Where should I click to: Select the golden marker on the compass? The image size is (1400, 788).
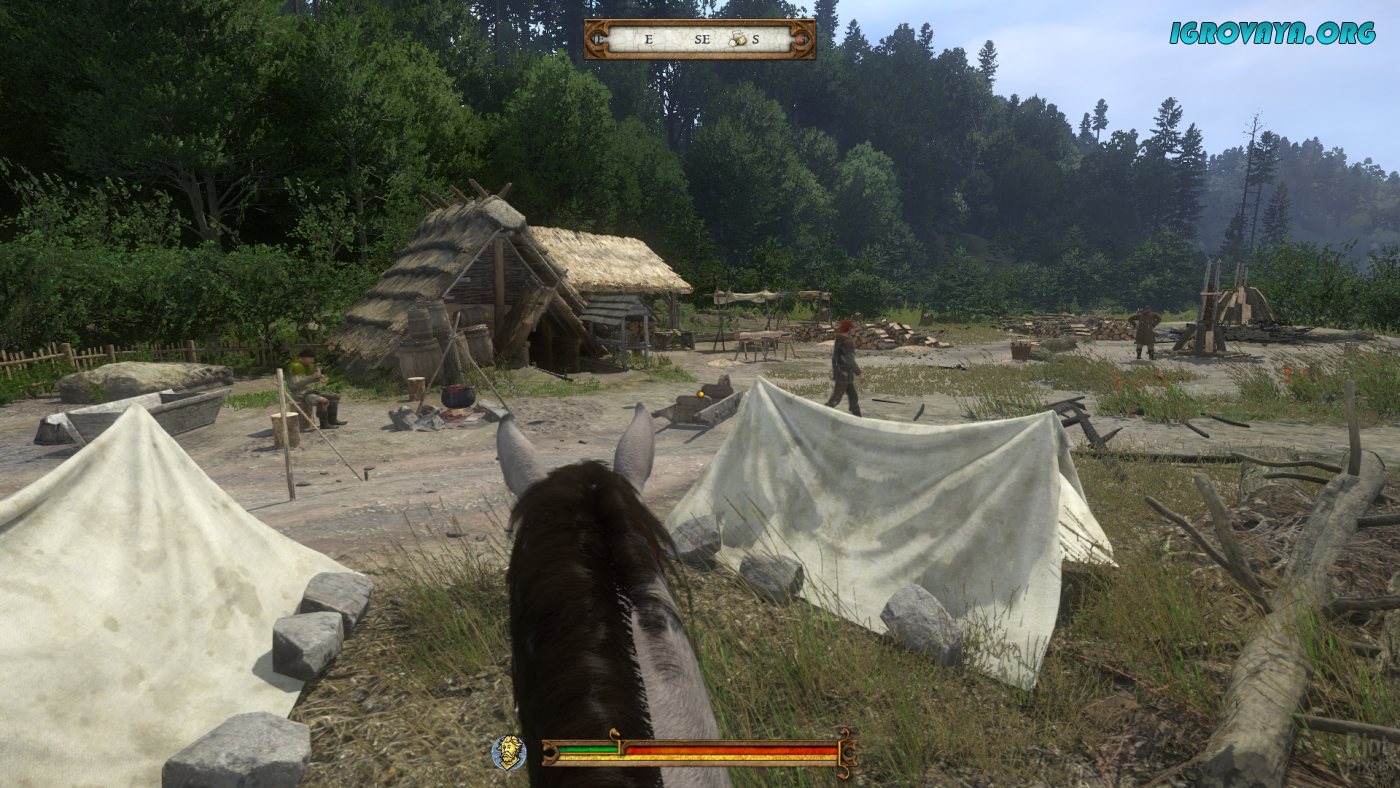click(736, 39)
